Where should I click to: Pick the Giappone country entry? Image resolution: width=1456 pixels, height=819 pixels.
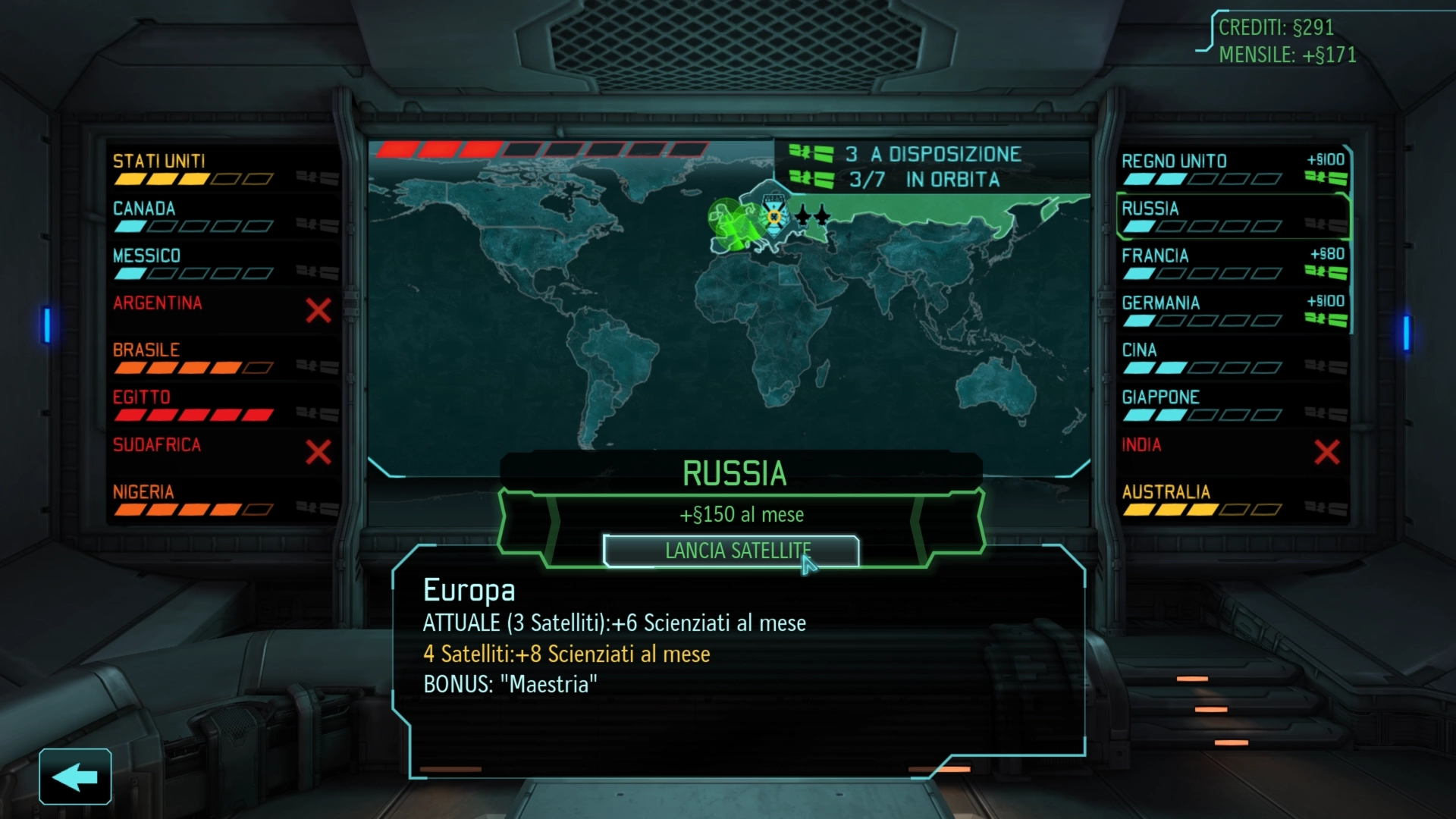point(1232,405)
